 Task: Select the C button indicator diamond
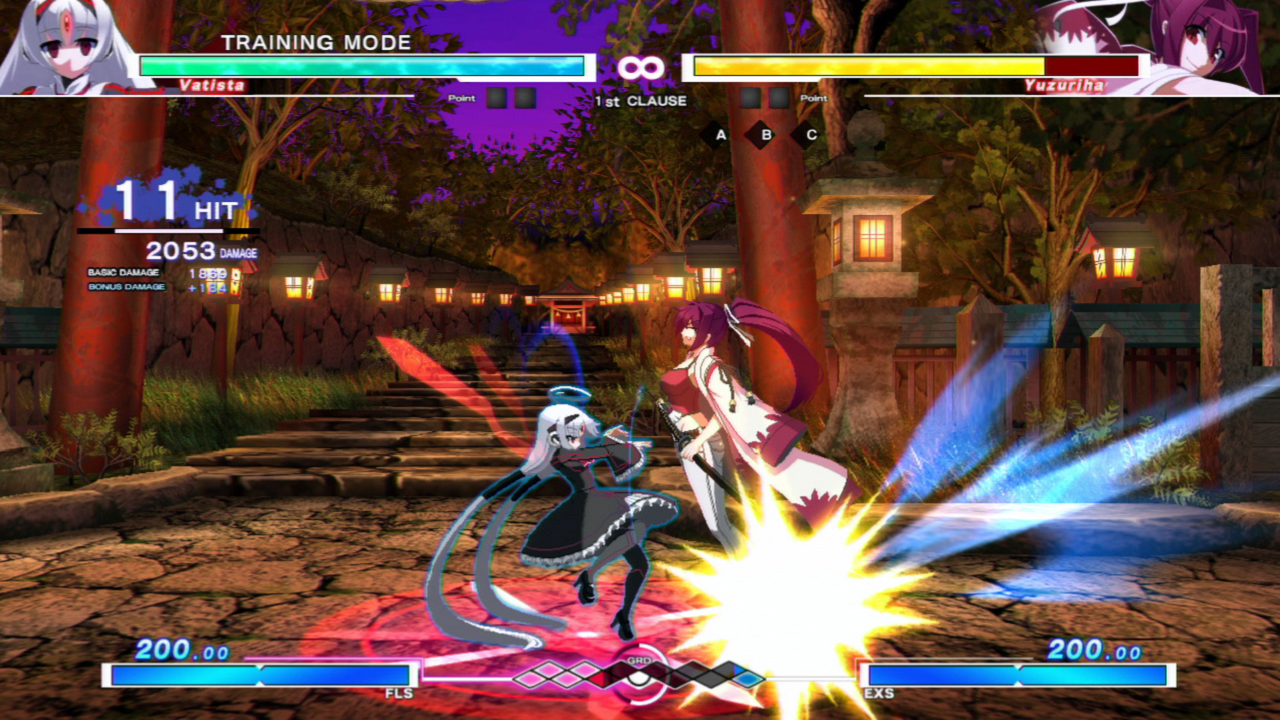(x=803, y=133)
